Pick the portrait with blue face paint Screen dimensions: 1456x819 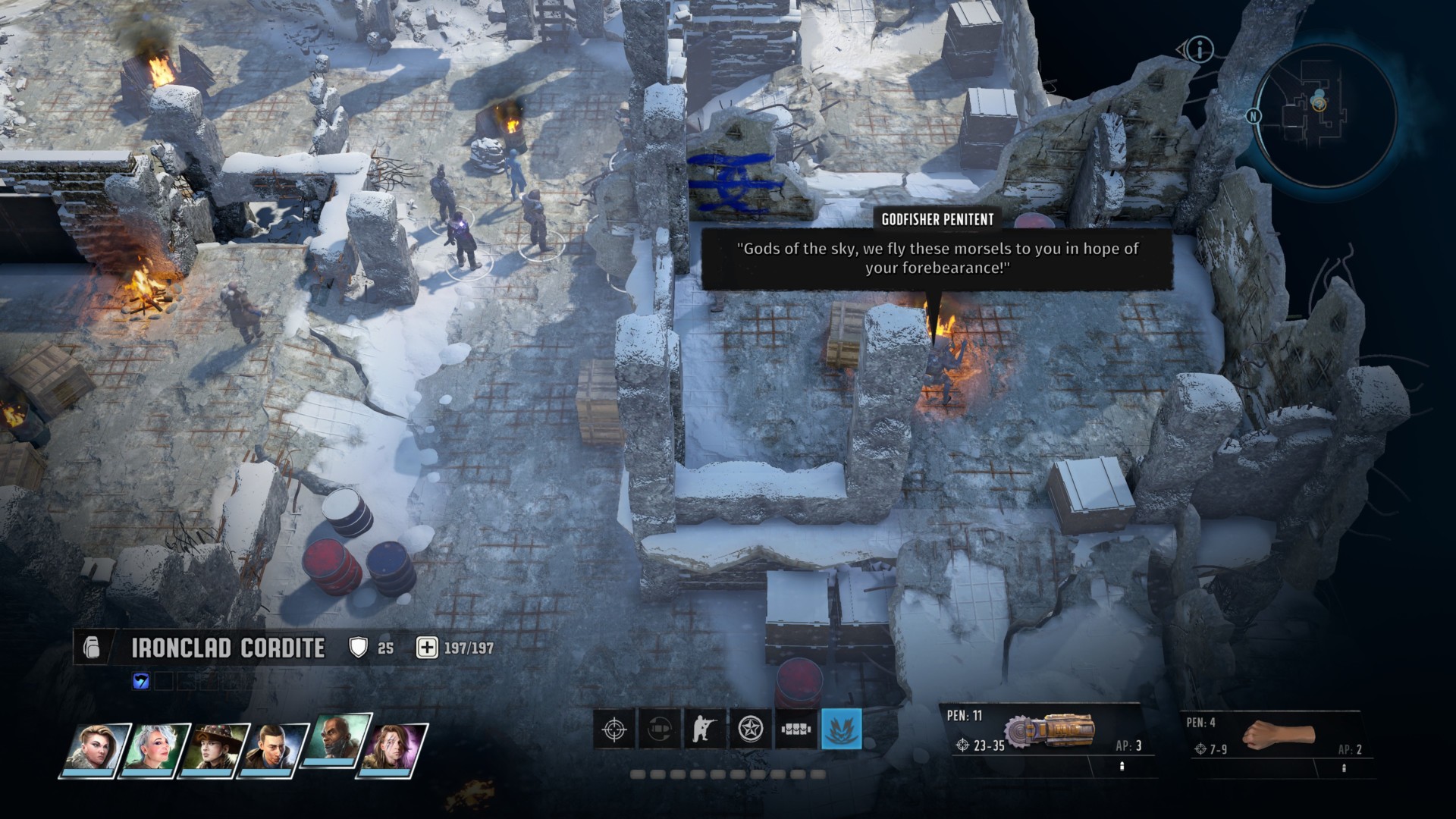(396, 749)
